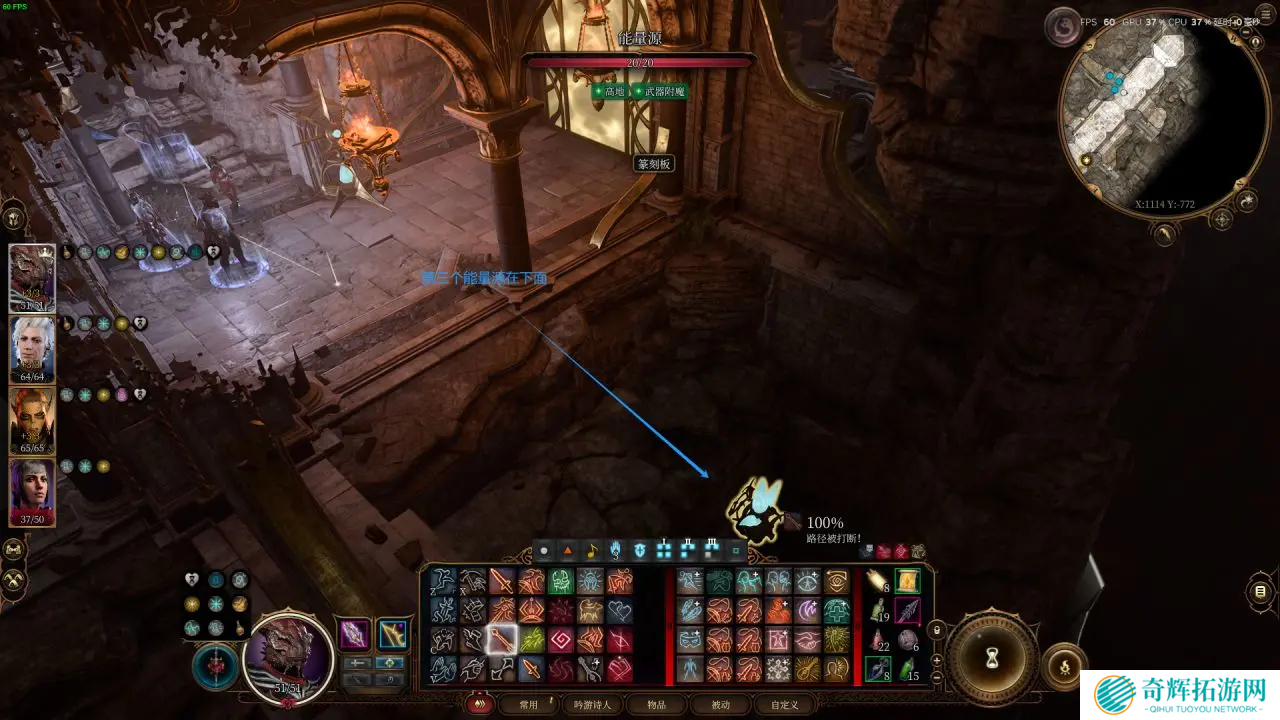Select the double hearts ability icon
The width and height of the screenshot is (1280, 720).
pyautogui.click(x=619, y=610)
